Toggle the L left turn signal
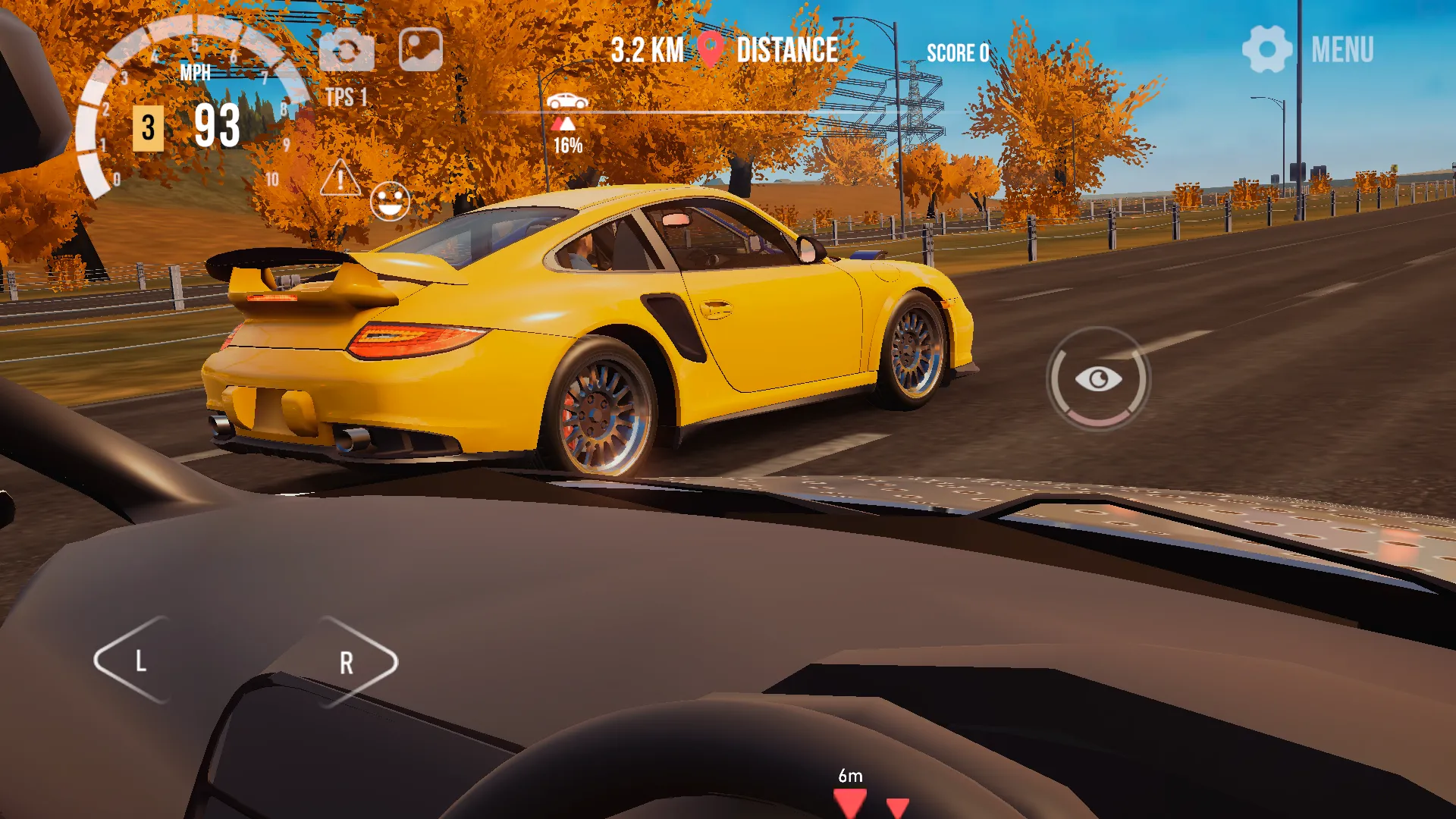 [x=140, y=663]
